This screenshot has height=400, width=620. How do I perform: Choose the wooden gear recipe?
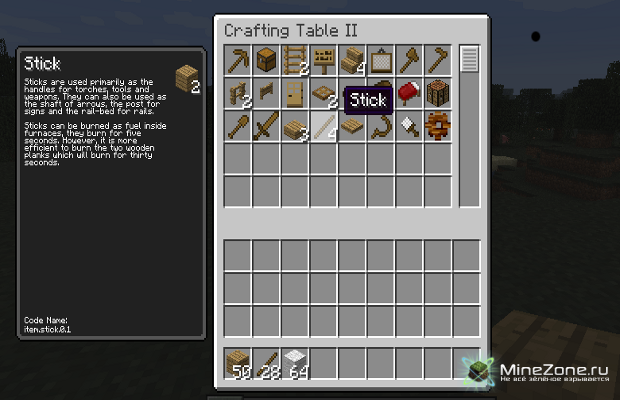point(438,127)
